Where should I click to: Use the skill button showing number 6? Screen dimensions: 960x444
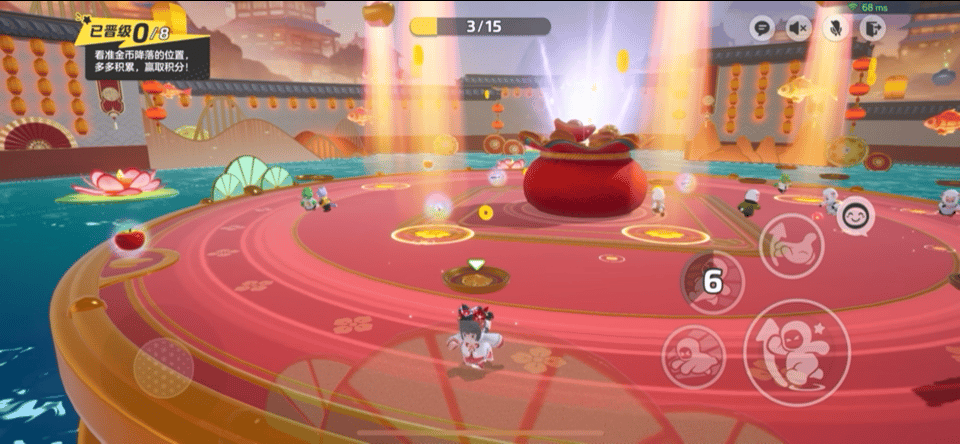(x=712, y=283)
